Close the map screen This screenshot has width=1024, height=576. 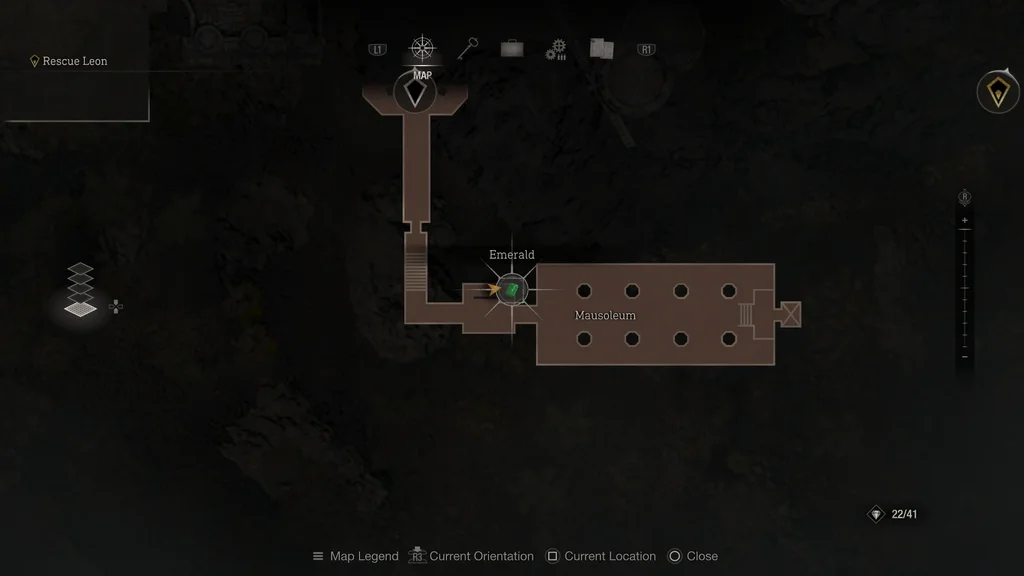click(x=692, y=556)
